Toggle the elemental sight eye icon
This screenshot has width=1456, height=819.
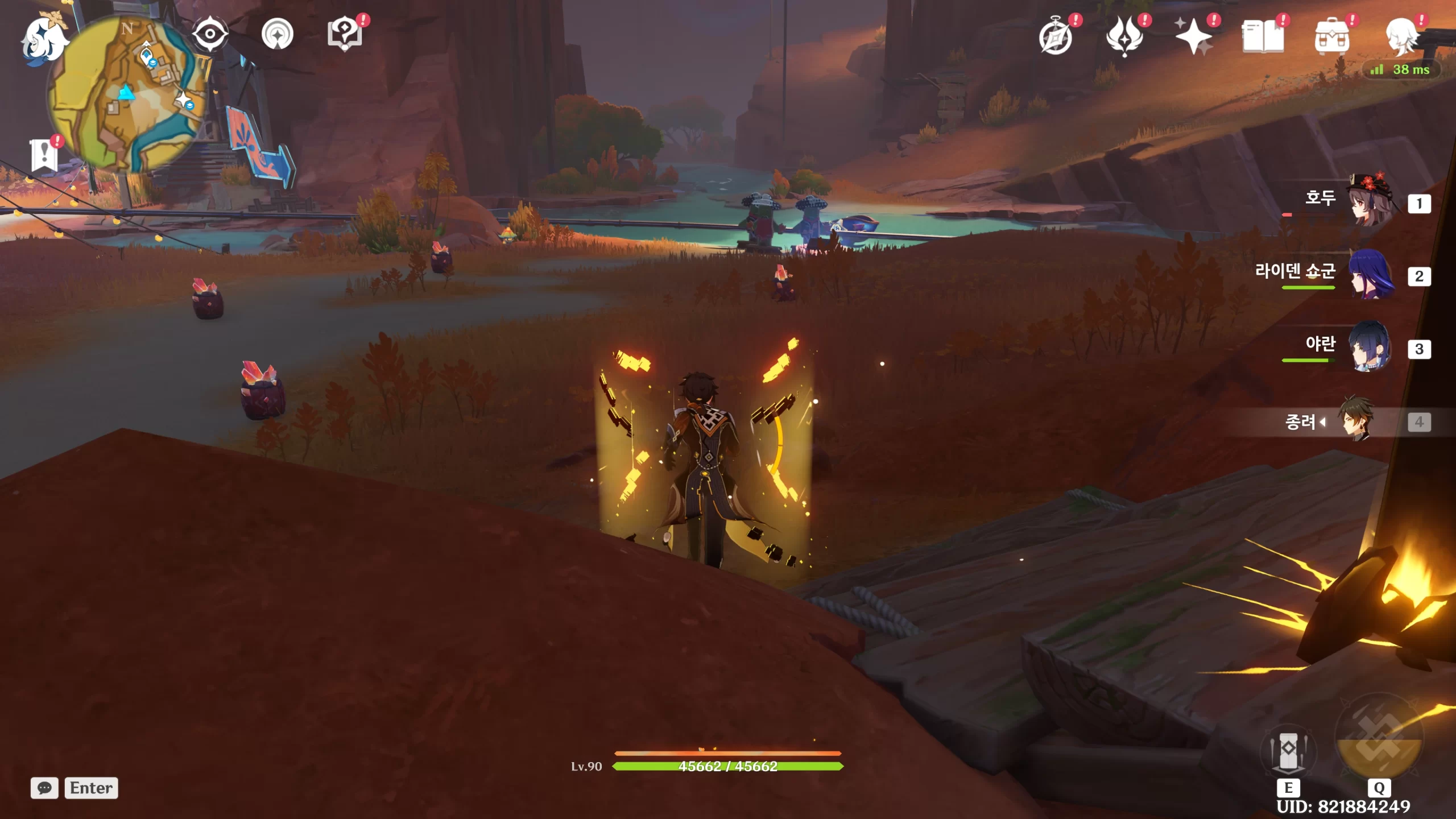[x=210, y=34]
